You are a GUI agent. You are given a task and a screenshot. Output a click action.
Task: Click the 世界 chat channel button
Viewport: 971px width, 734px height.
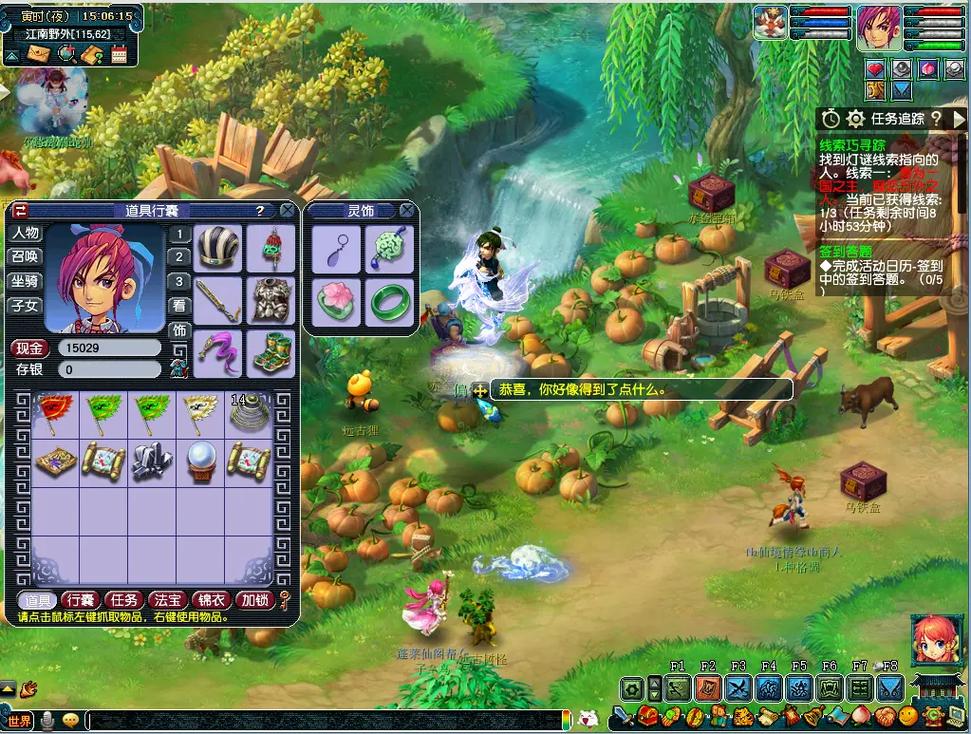(19, 720)
